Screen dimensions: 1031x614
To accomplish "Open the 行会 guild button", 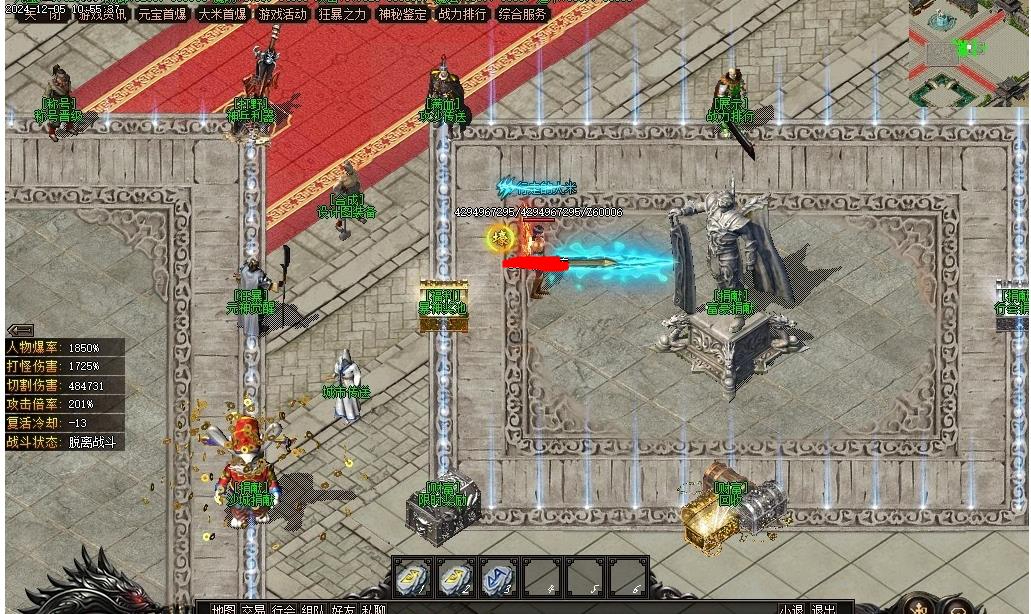I will click(x=283, y=608).
